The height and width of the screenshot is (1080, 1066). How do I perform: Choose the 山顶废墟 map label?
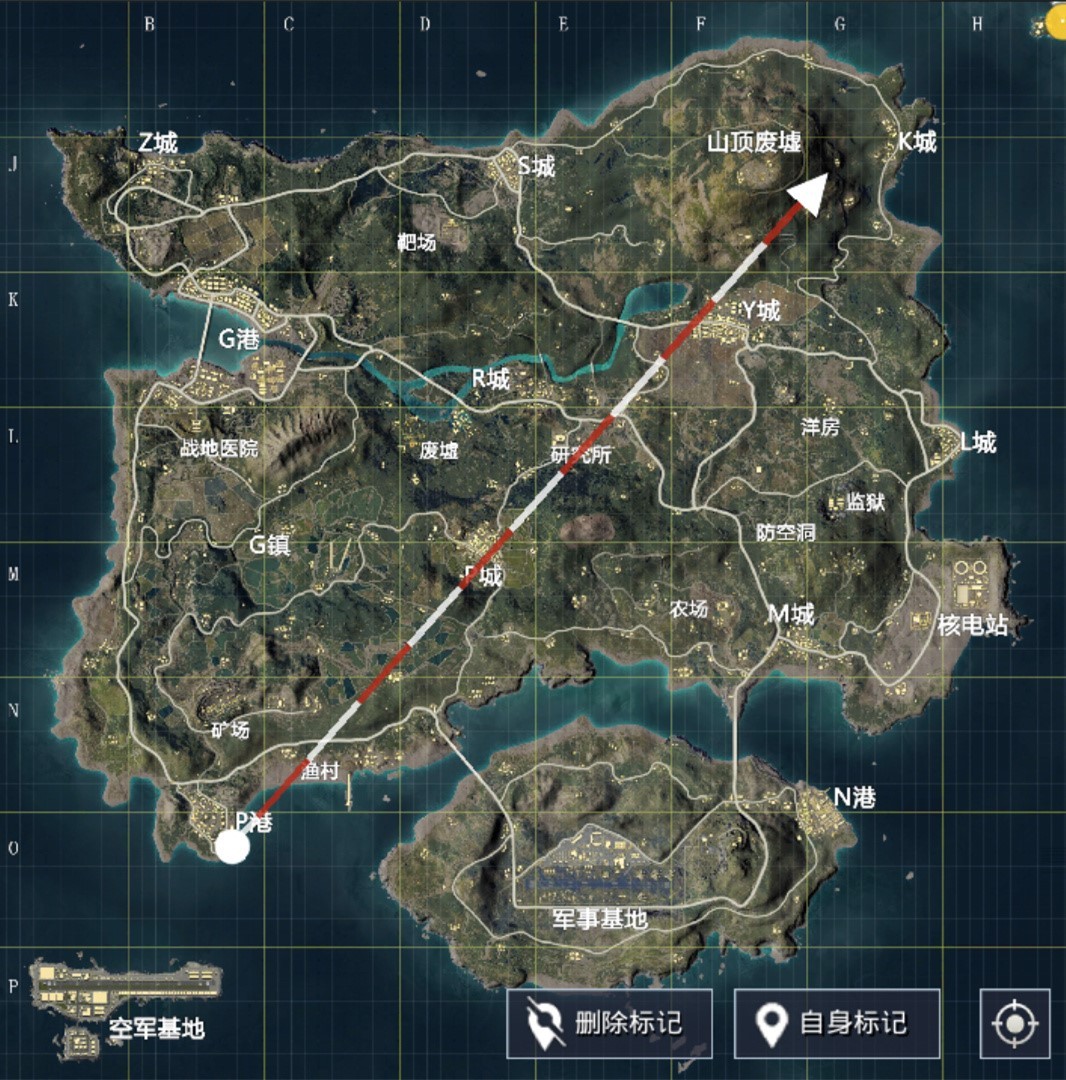[x=754, y=142]
